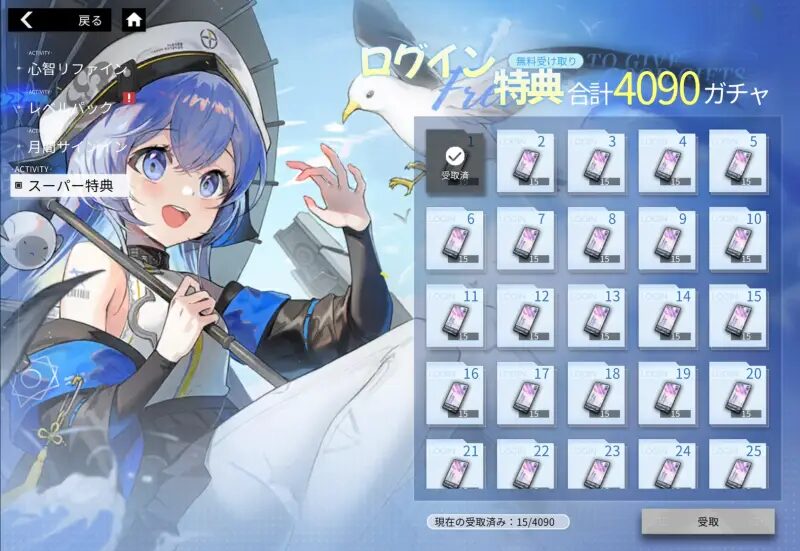Select the day 2 login reward
Screen dimensions: 800x551
[x=525, y=159]
